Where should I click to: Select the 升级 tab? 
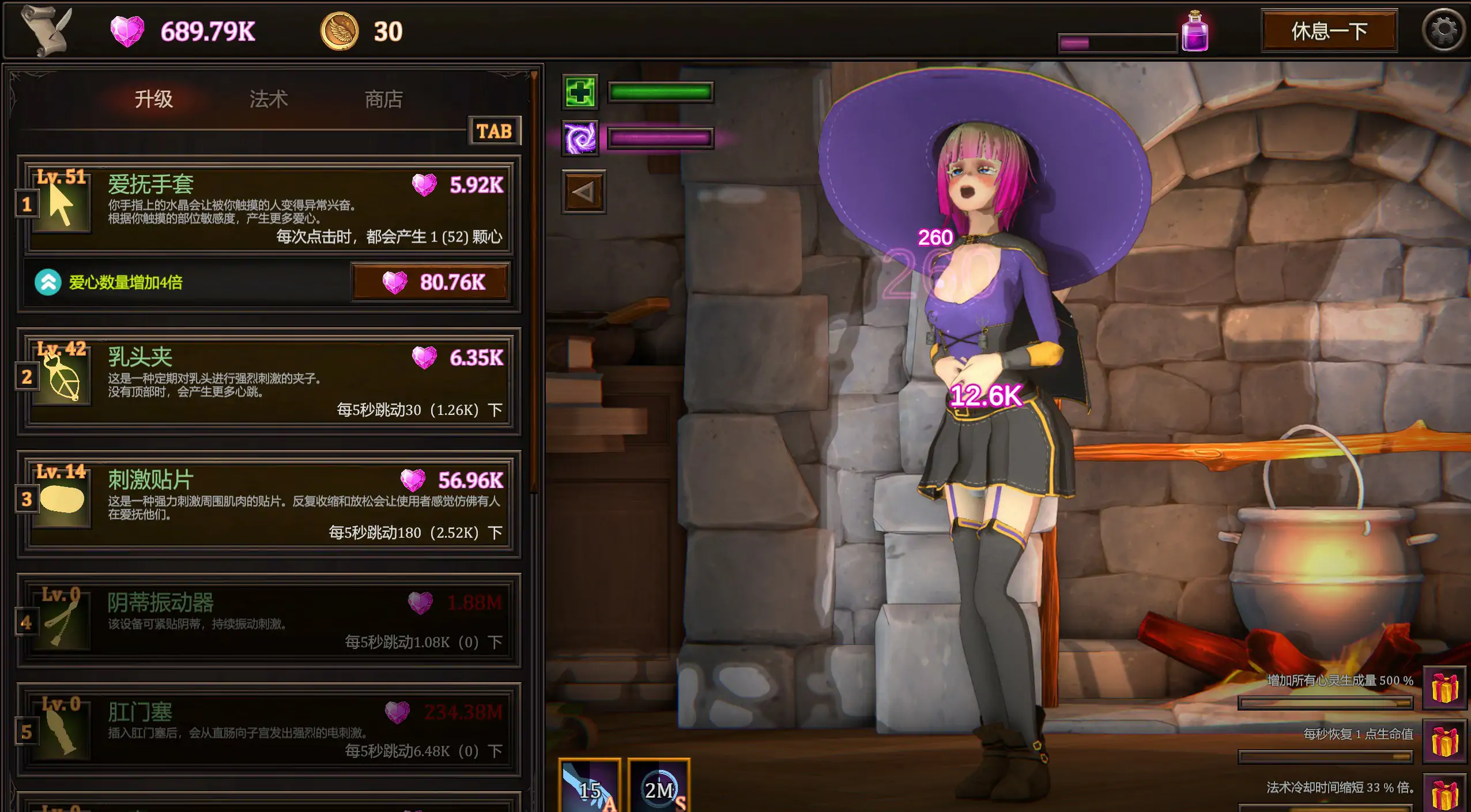pos(153,99)
